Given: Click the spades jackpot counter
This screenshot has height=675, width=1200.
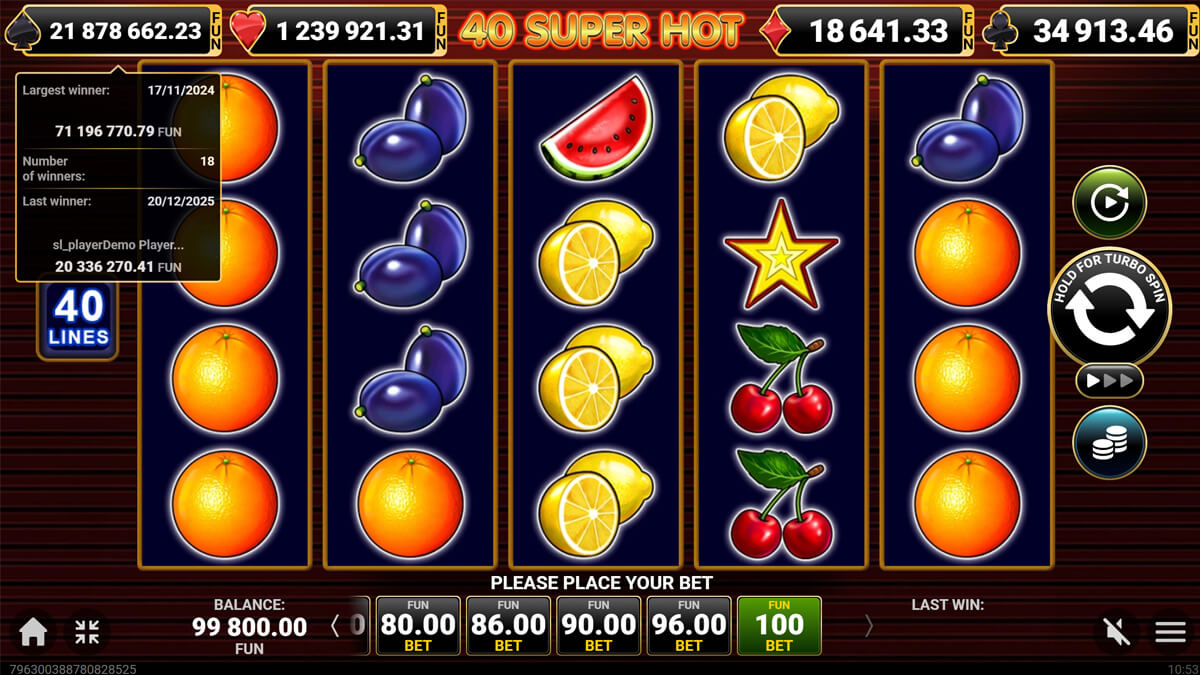Looking at the screenshot, I should pyautogui.click(x=113, y=30).
